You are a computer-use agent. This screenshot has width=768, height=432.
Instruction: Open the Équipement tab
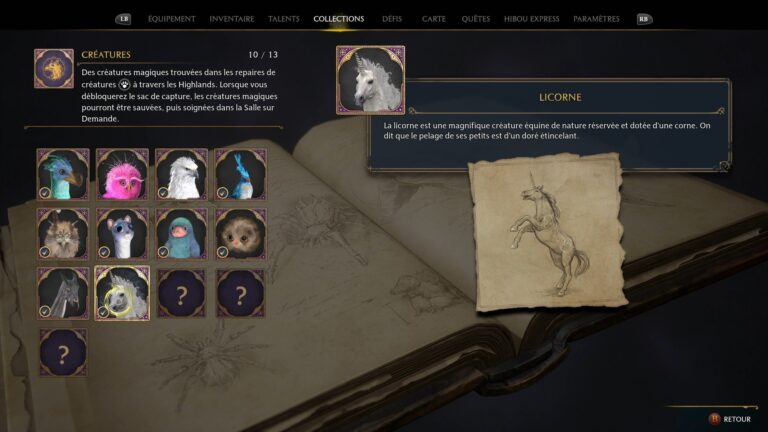pyautogui.click(x=171, y=19)
